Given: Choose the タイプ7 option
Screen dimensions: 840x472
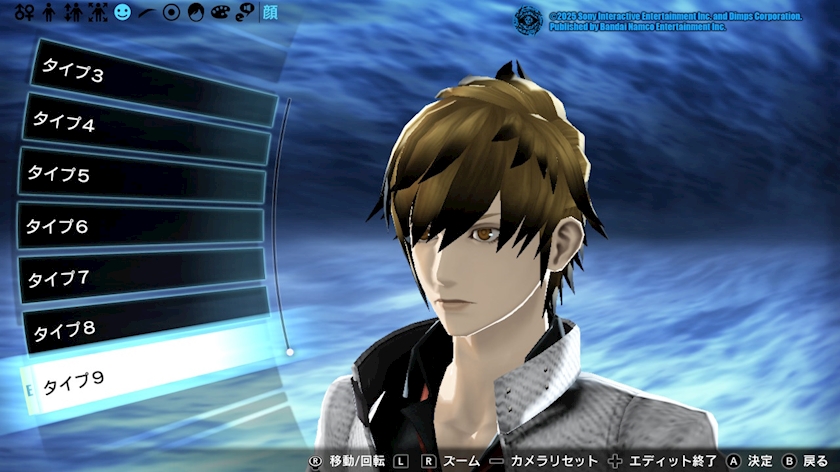Looking at the screenshot, I should [x=142, y=277].
